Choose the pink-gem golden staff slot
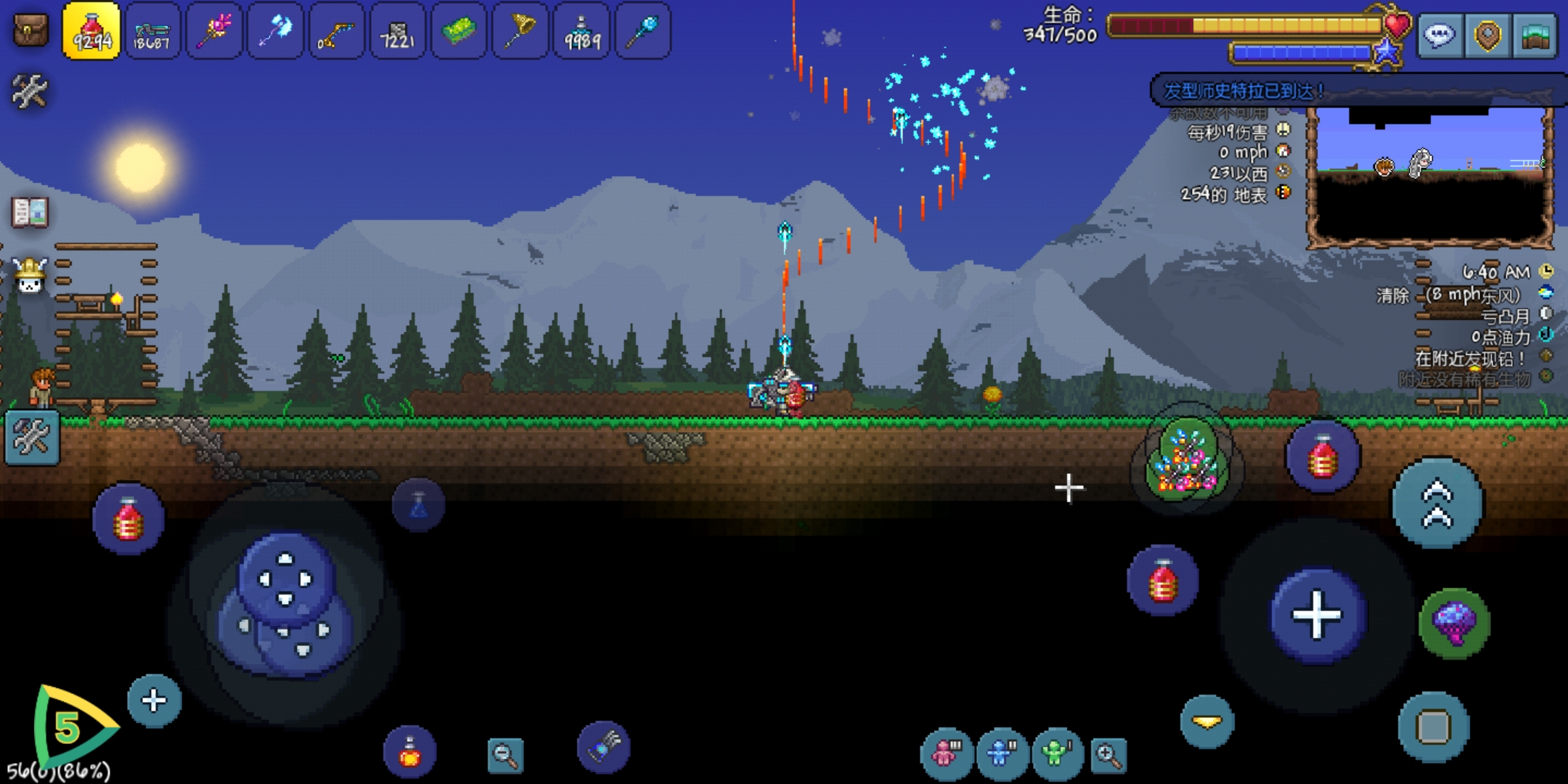This screenshot has width=1568, height=784. pyautogui.click(x=214, y=30)
